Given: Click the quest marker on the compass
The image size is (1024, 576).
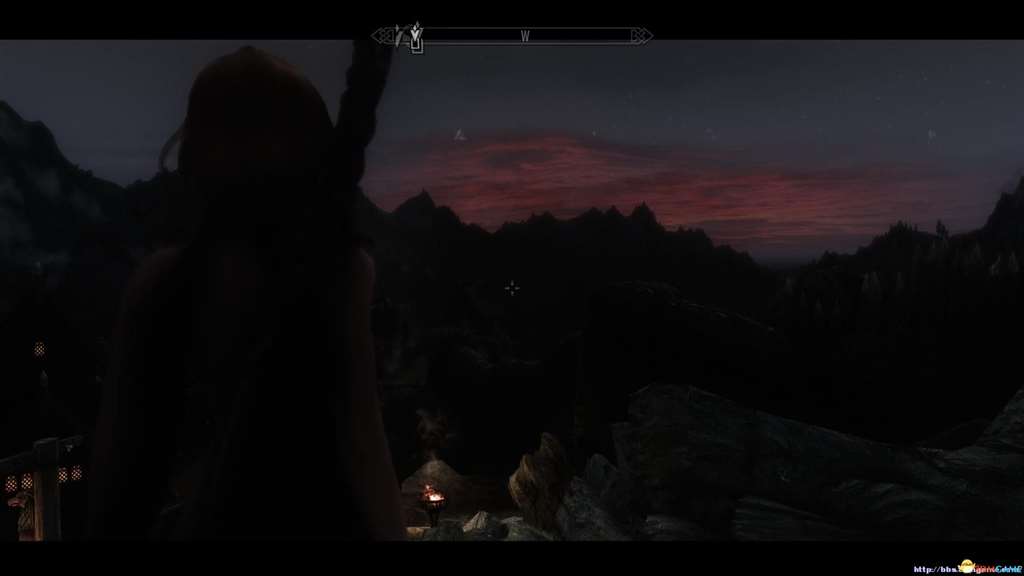Looking at the screenshot, I should point(415,38).
